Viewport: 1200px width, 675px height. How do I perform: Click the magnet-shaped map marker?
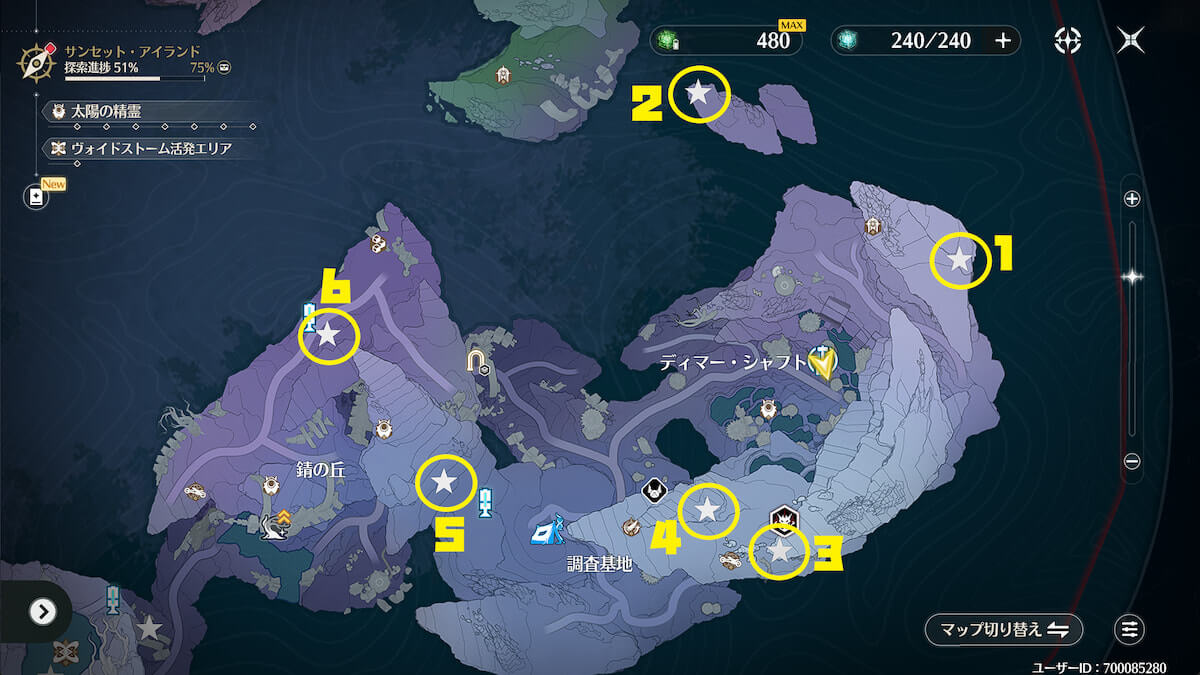478,358
